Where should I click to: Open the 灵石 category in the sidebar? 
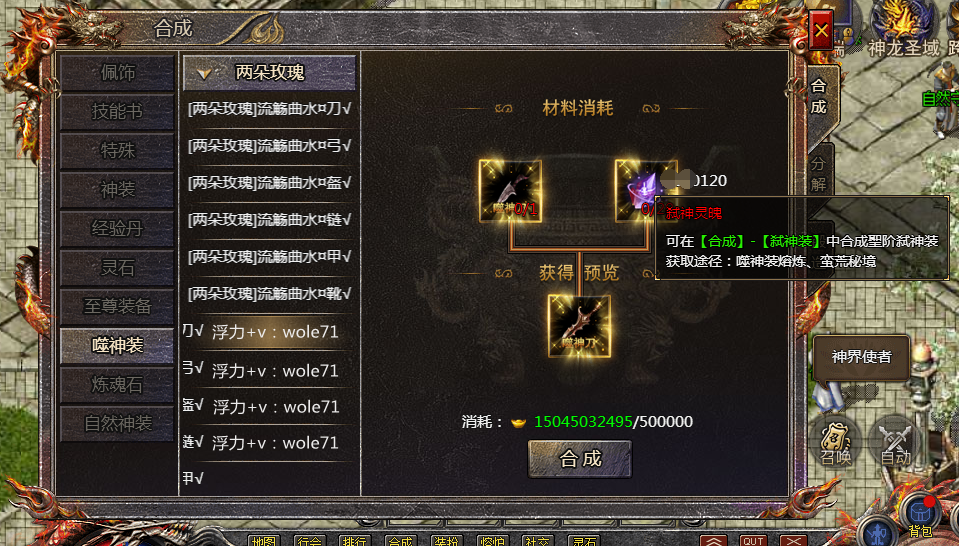point(117,268)
